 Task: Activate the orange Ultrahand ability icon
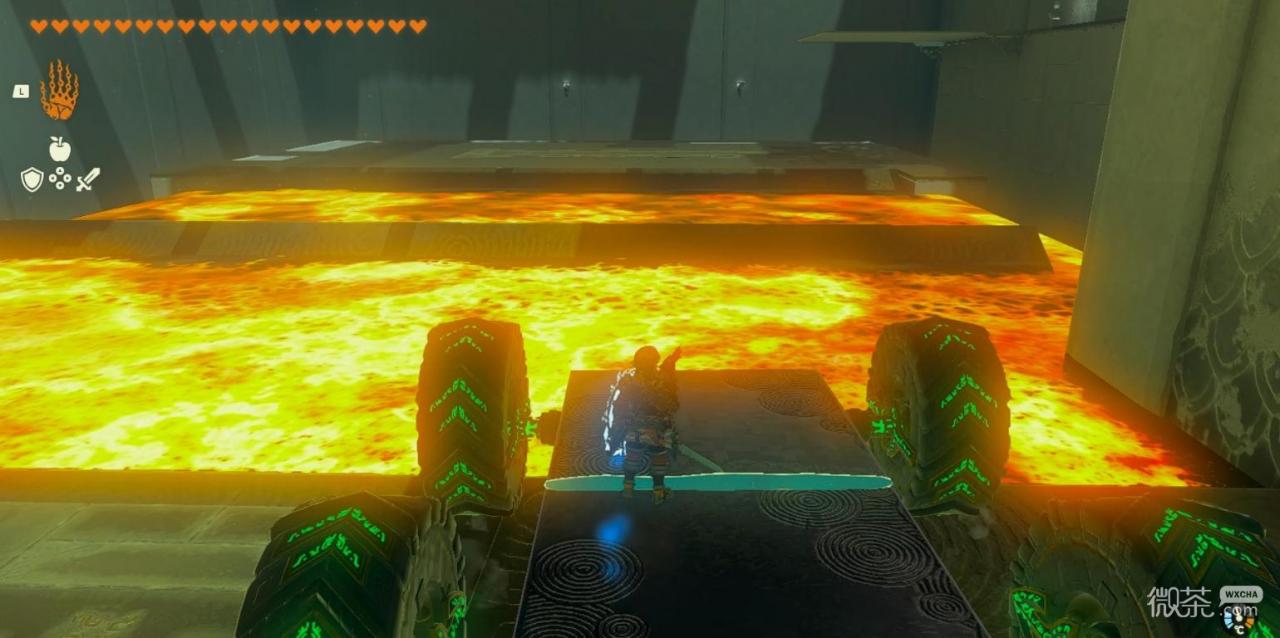point(59,91)
